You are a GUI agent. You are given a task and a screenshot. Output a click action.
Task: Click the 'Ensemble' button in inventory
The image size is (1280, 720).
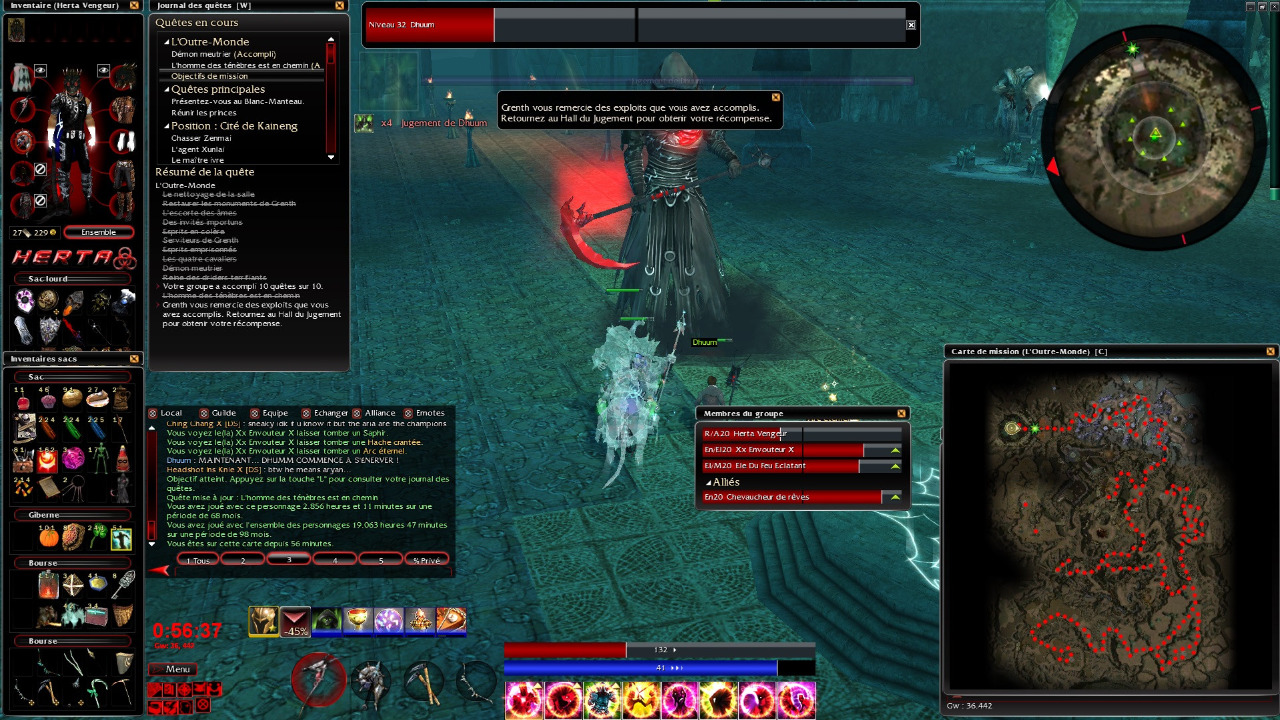pos(98,232)
